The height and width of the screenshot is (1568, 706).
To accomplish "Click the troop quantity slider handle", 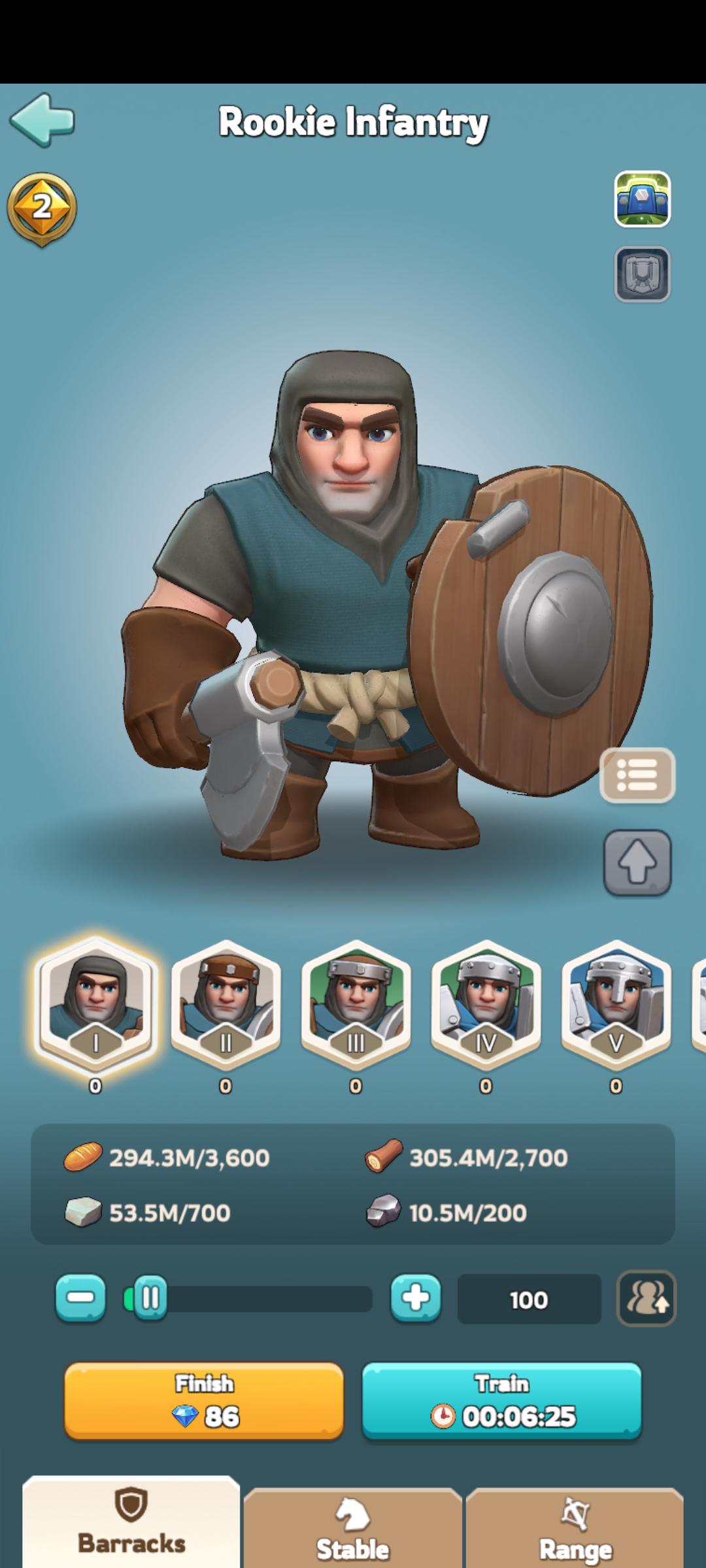I will point(150,1298).
